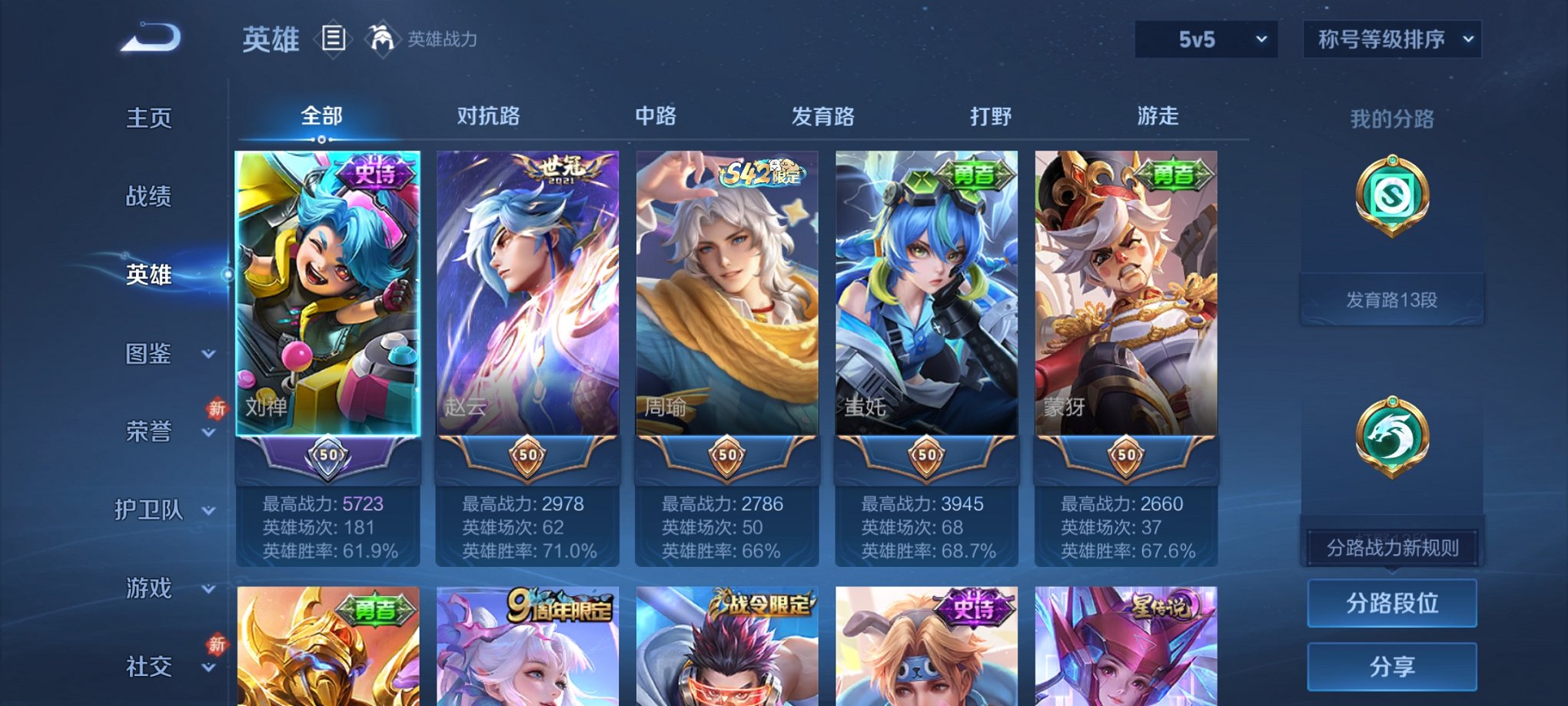Open the hero list icon beside 英雄 title
This screenshot has height=706, width=1568.
(x=334, y=38)
